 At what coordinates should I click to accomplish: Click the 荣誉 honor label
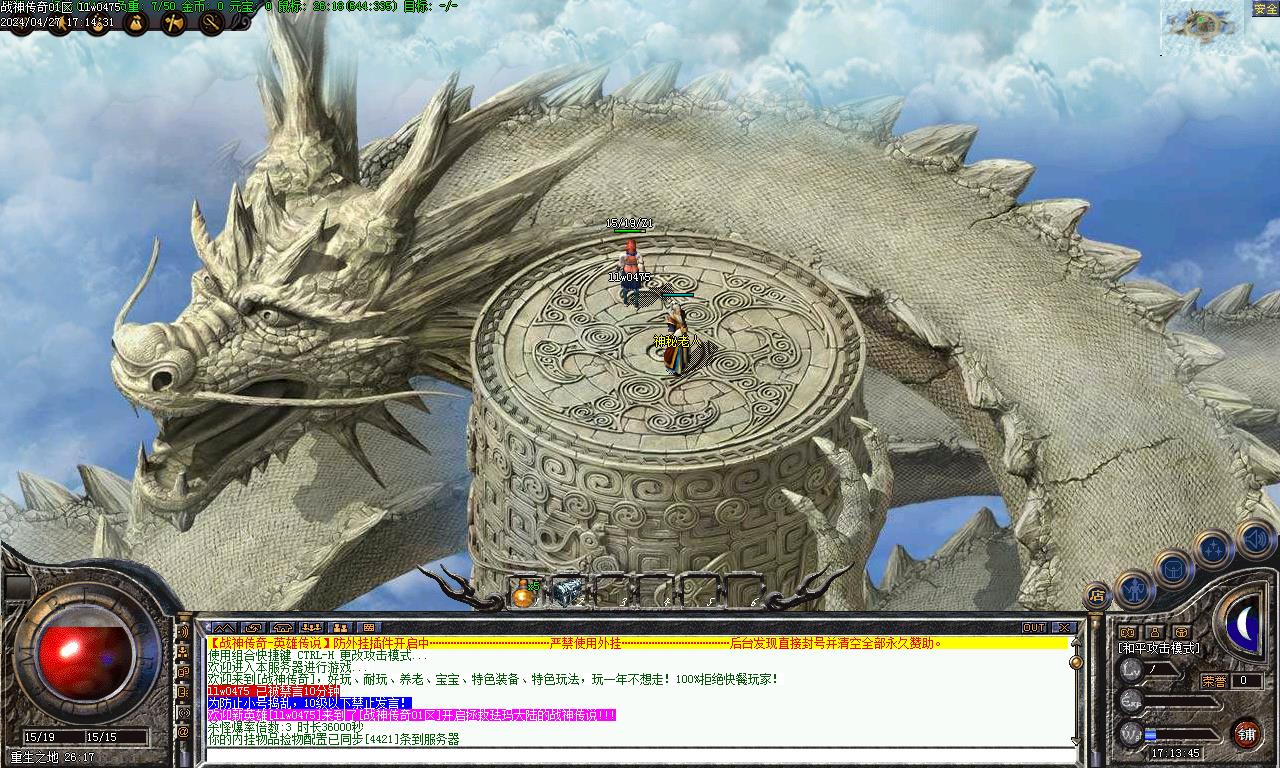pyautogui.click(x=1214, y=681)
